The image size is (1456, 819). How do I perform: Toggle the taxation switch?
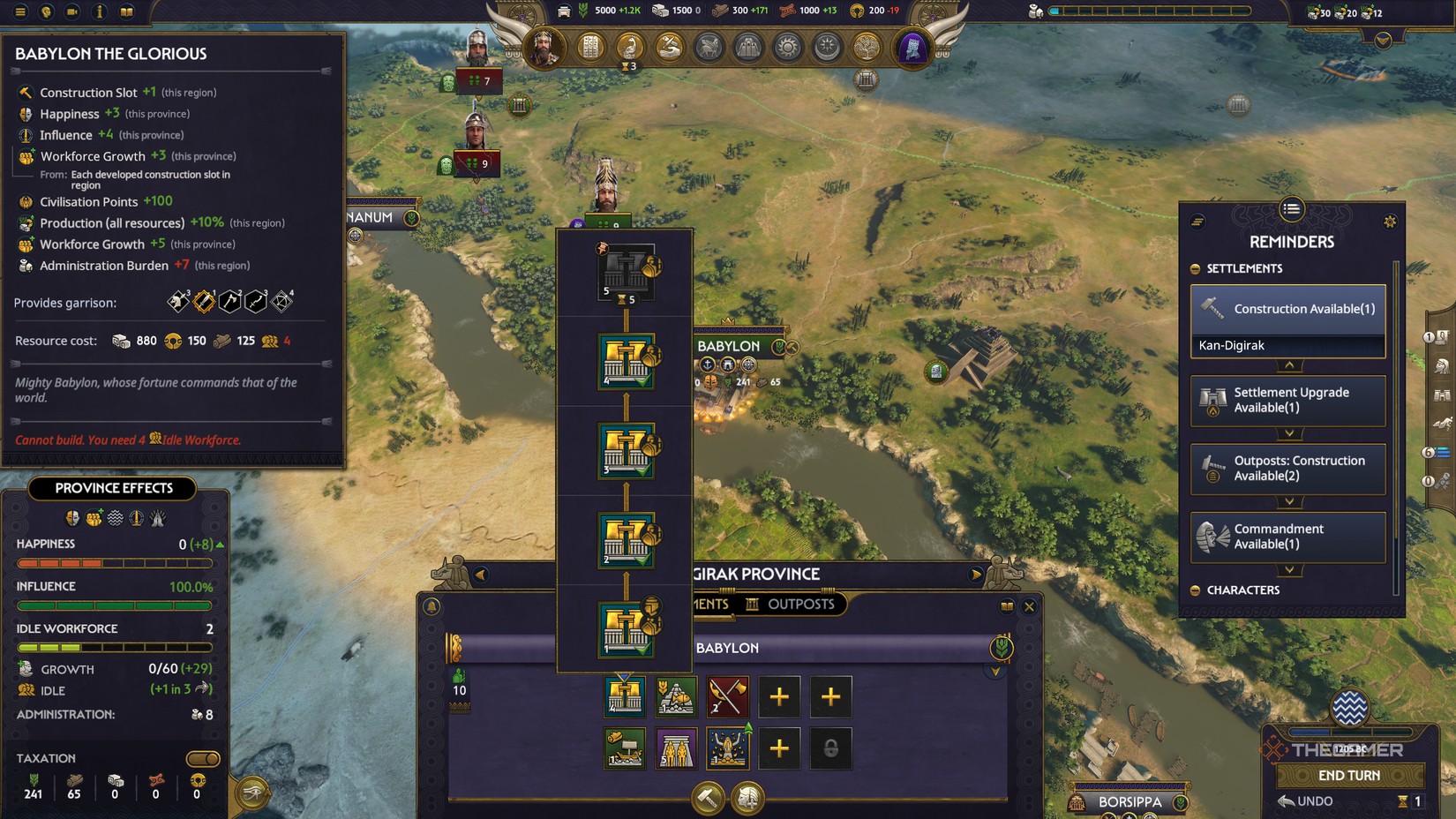(203, 759)
